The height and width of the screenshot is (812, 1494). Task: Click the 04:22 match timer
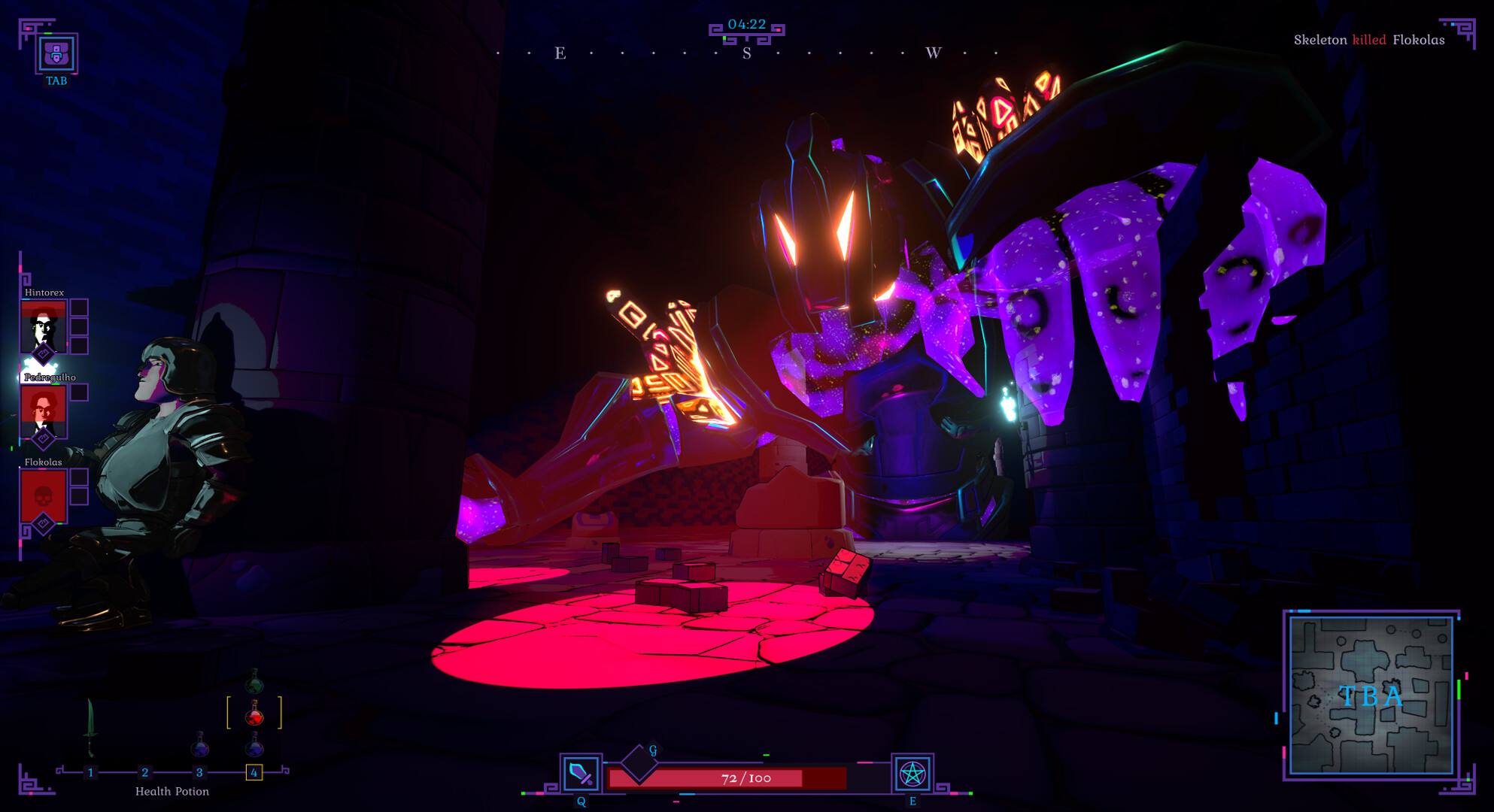click(x=747, y=23)
